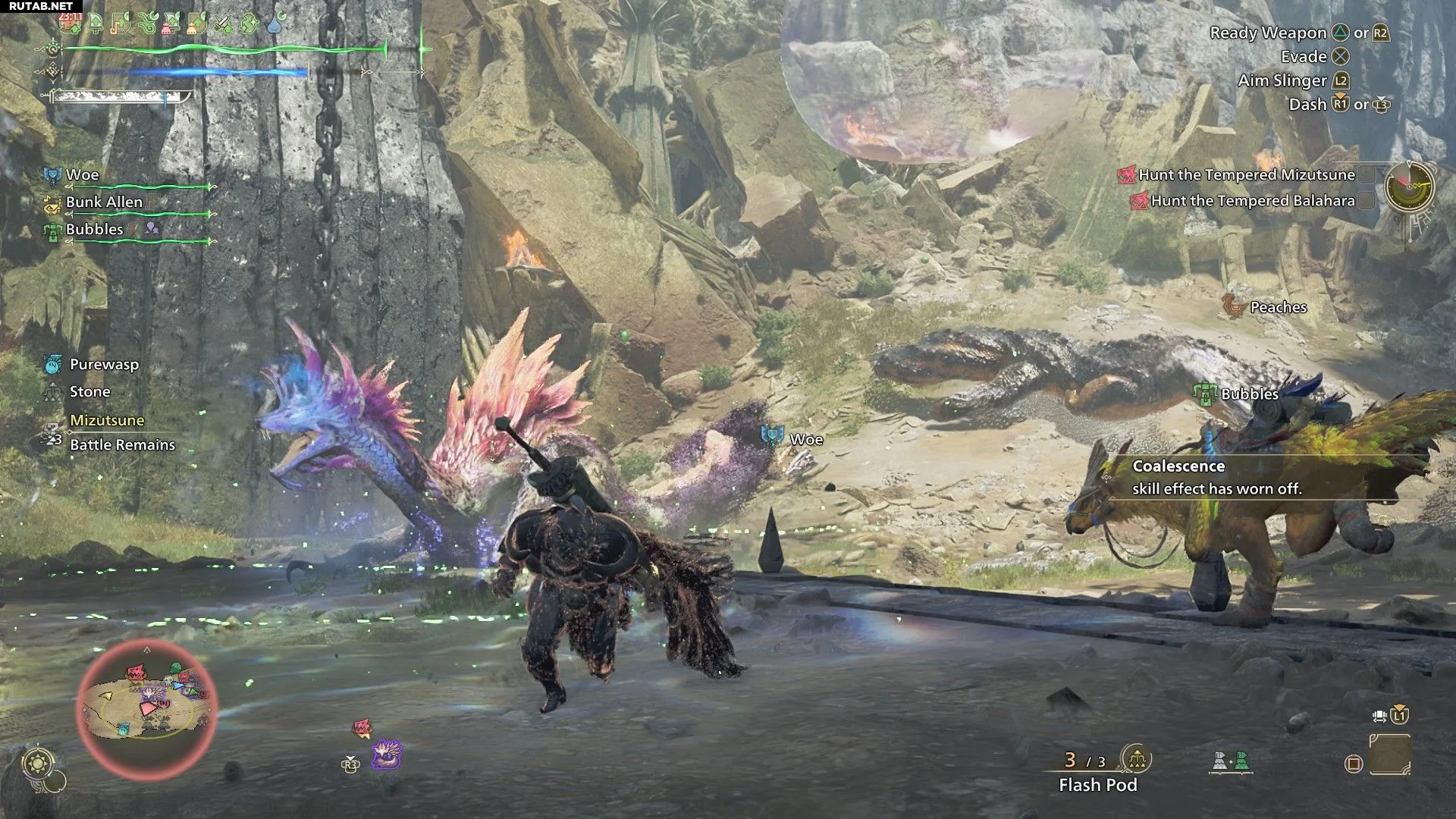Open the circular minimap
The image size is (1456, 819).
pyautogui.click(x=146, y=709)
